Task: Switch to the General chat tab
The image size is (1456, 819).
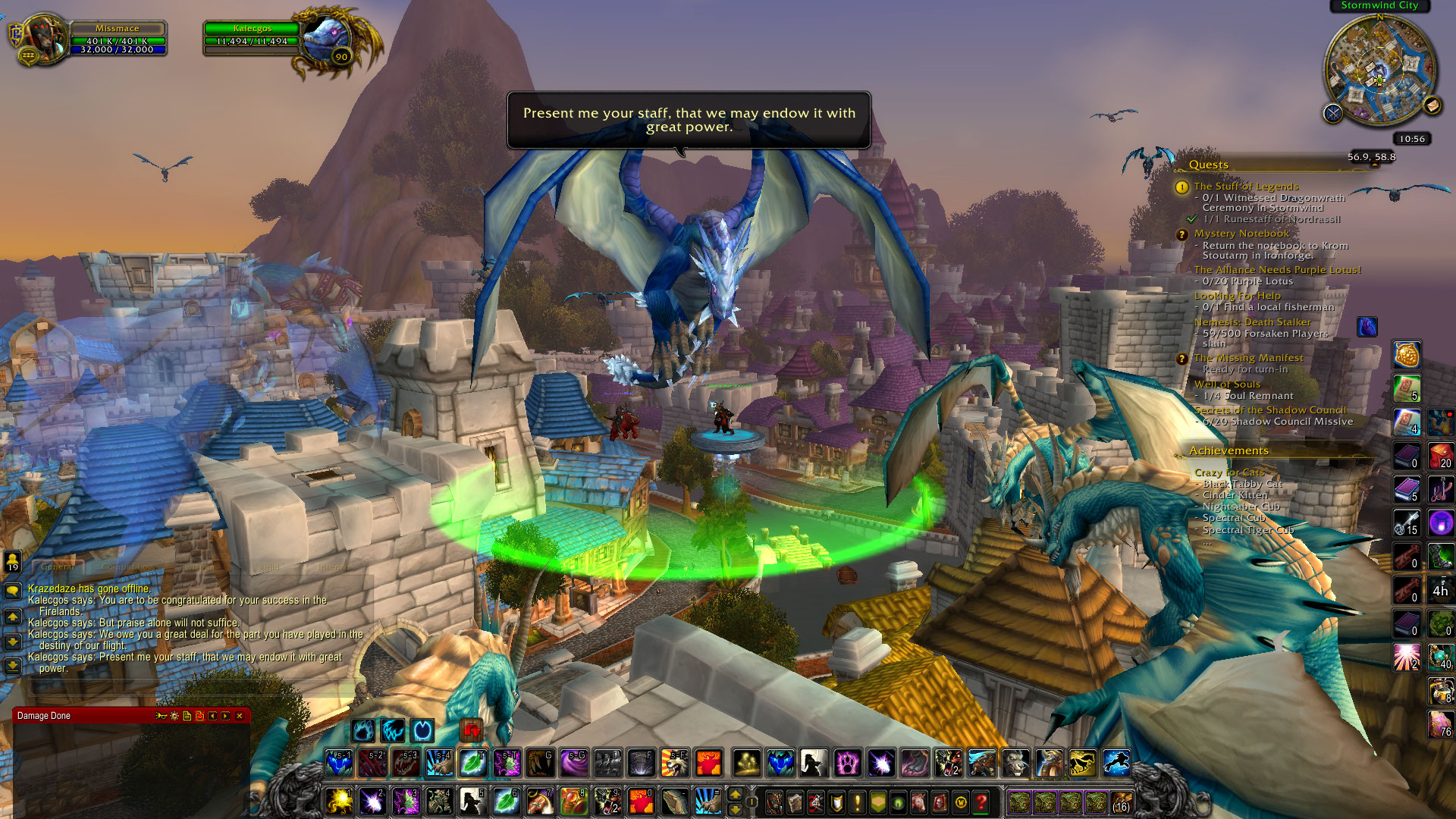Action: [58, 566]
